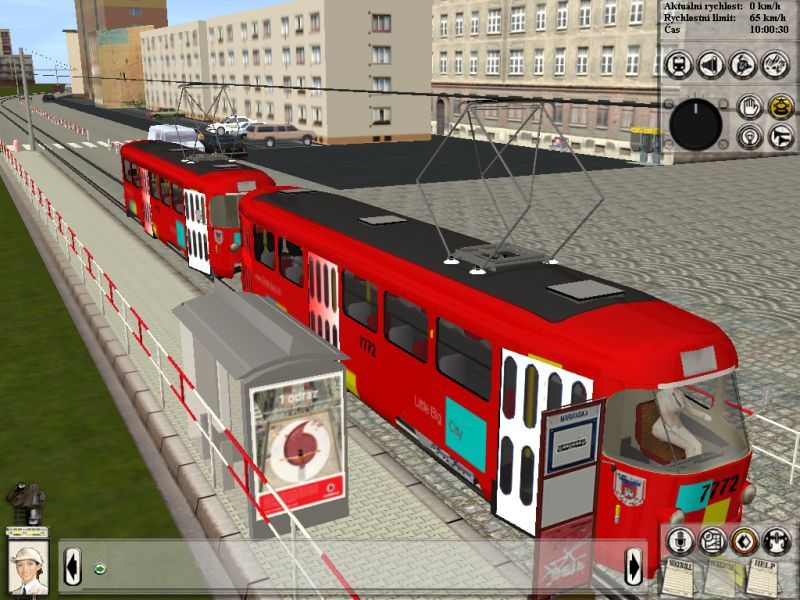Ring the tram bell button
The height and width of the screenshot is (600, 800).
click(711, 65)
